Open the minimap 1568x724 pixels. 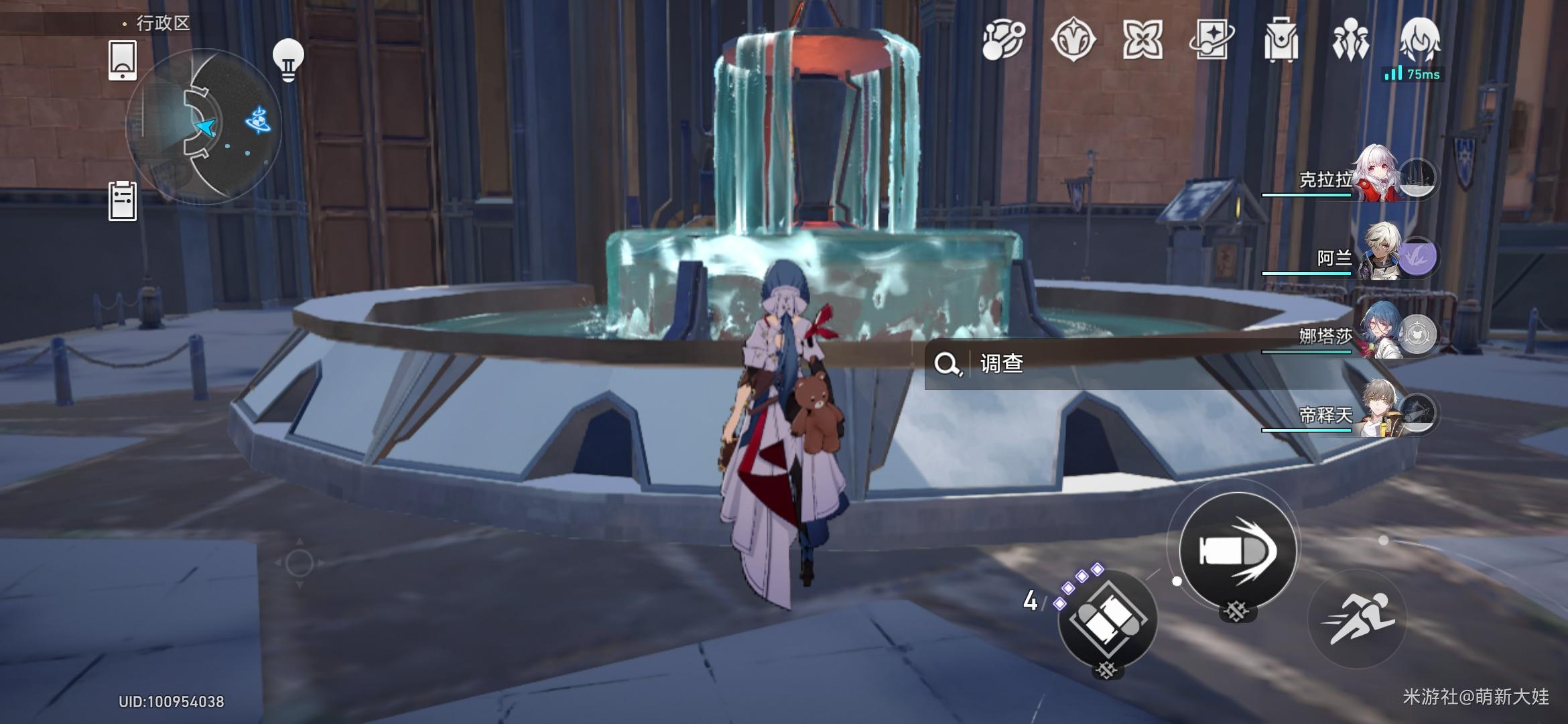(x=203, y=126)
